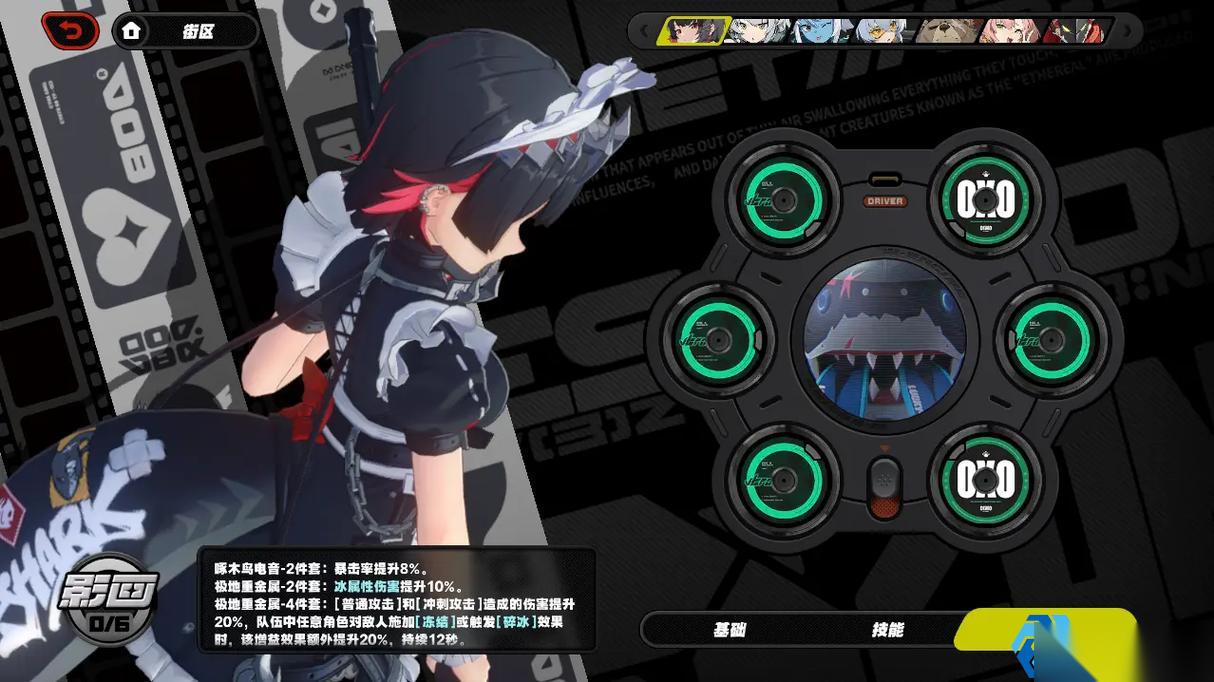Choose the red-armored agent portrait

click(1076, 31)
